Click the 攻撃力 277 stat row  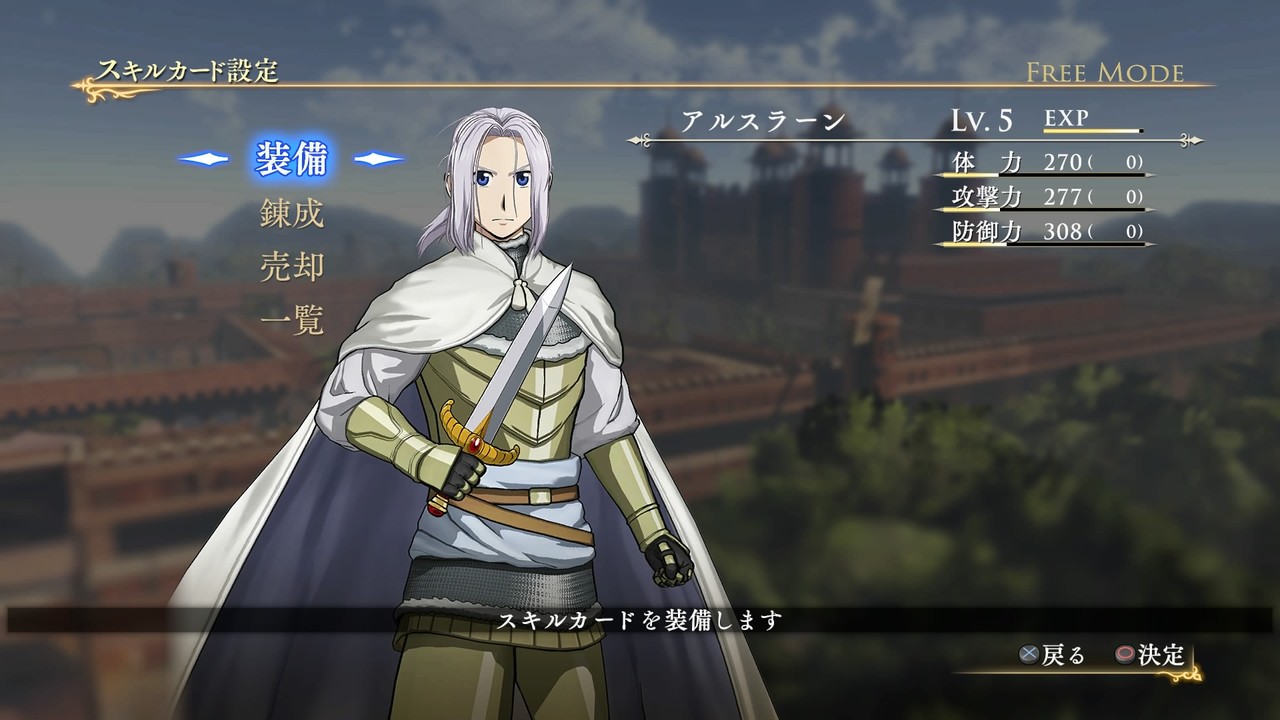click(x=1040, y=200)
